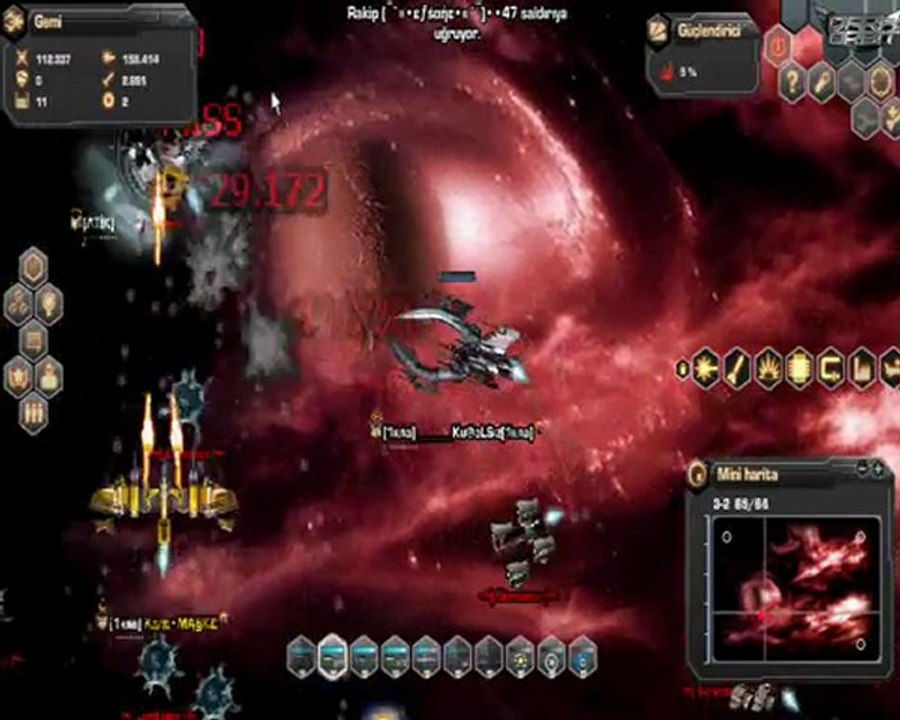Zoom out the minimap with minus button
900x720 pixels.
(862, 468)
